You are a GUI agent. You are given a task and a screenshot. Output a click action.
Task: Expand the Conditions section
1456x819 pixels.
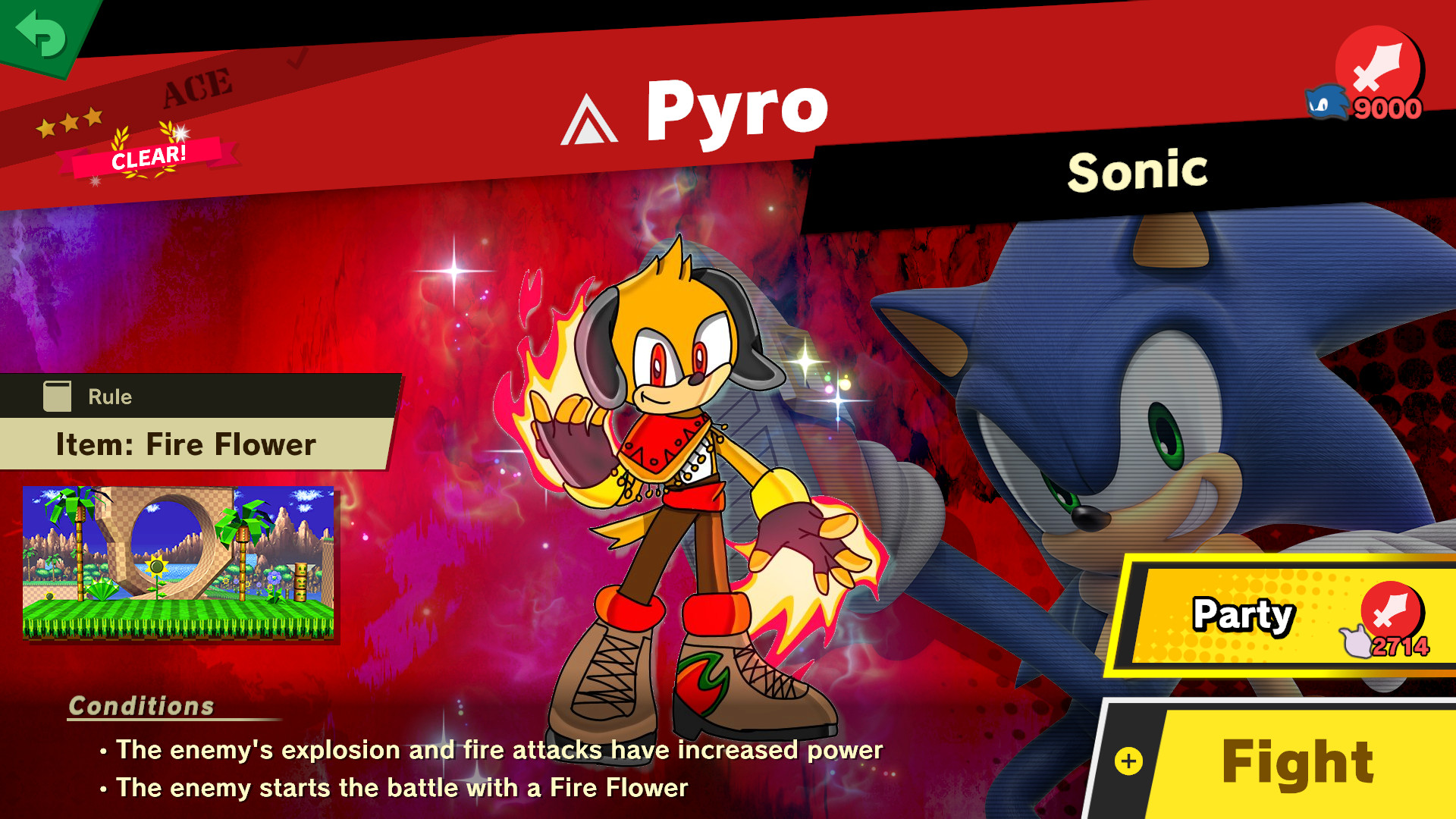pos(140,705)
